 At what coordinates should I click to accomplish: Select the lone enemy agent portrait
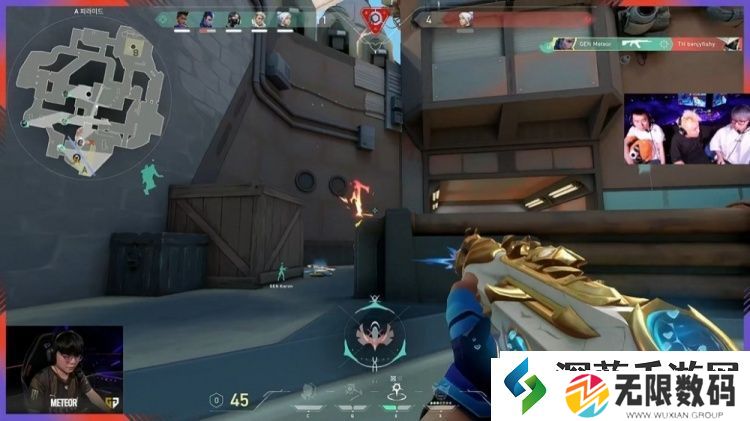tap(464, 18)
